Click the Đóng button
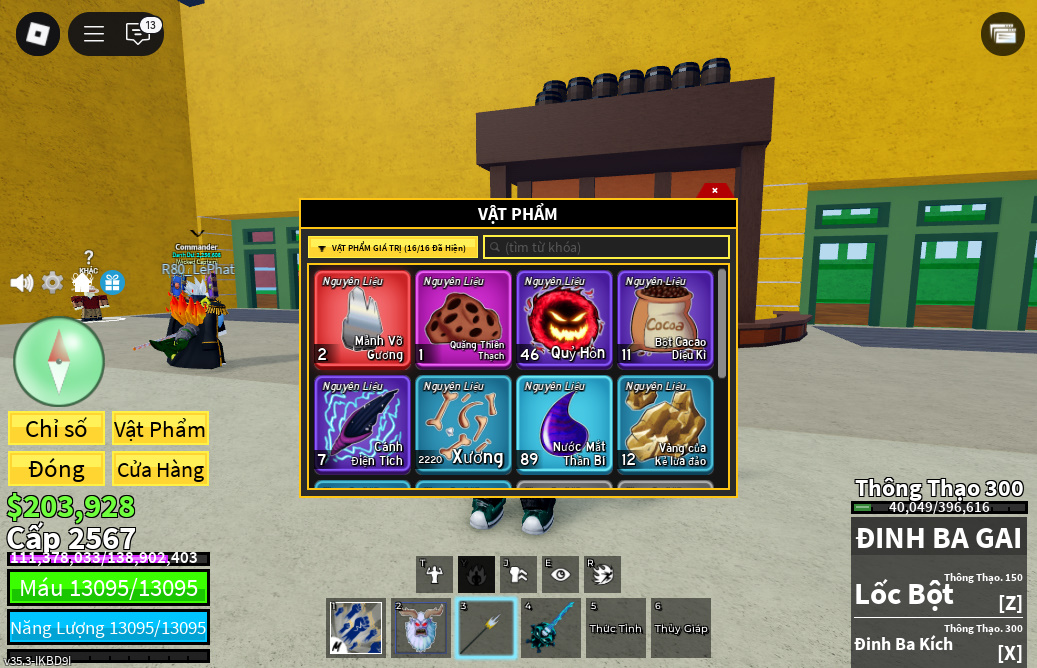The image size is (1037, 668). click(x=56, y=469)
